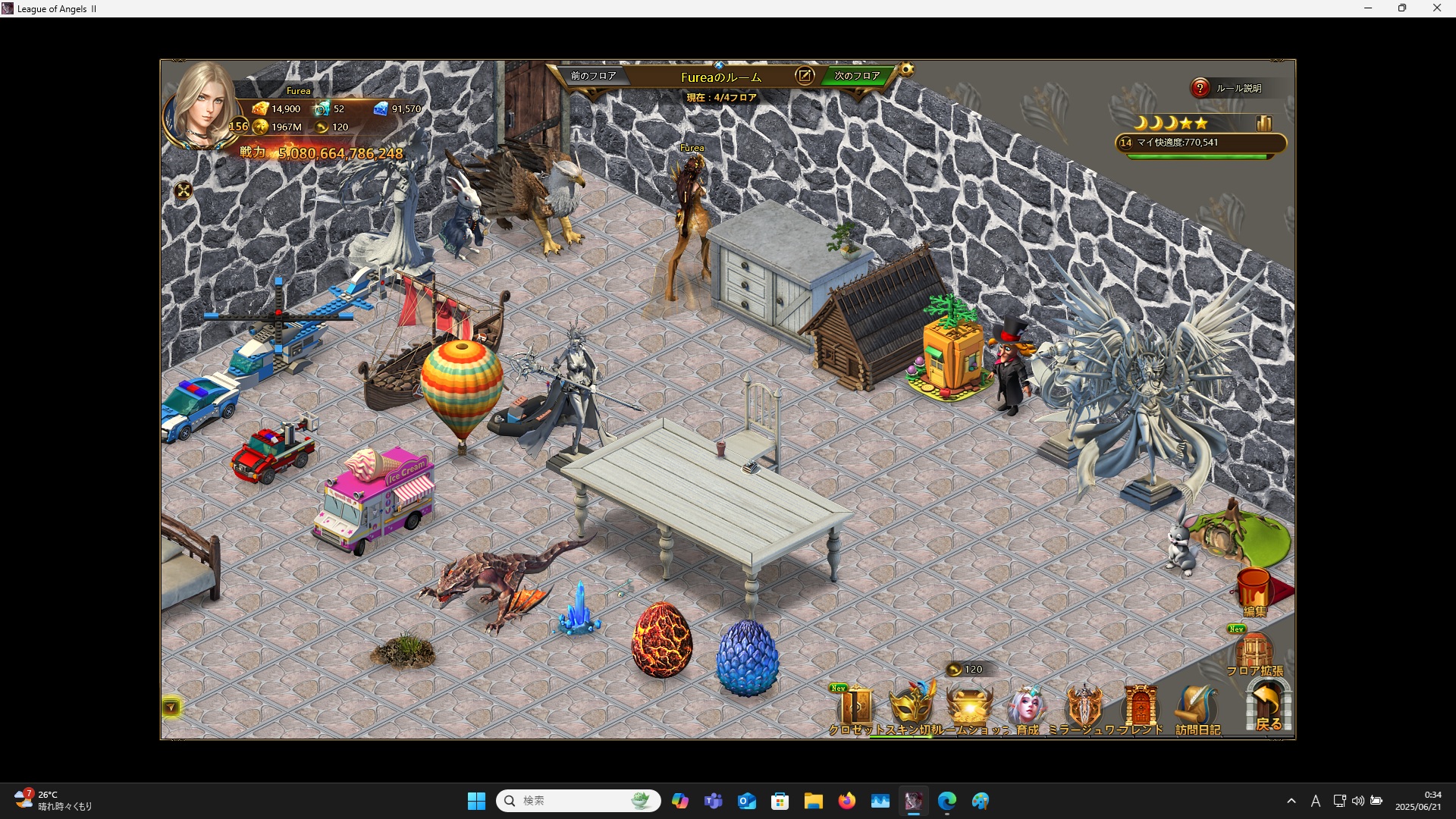Open the gear settings icon beside the floor buttons
The width and height of the screenshot is (1456, 819).
pyautogui.click(x=906, y=71)
